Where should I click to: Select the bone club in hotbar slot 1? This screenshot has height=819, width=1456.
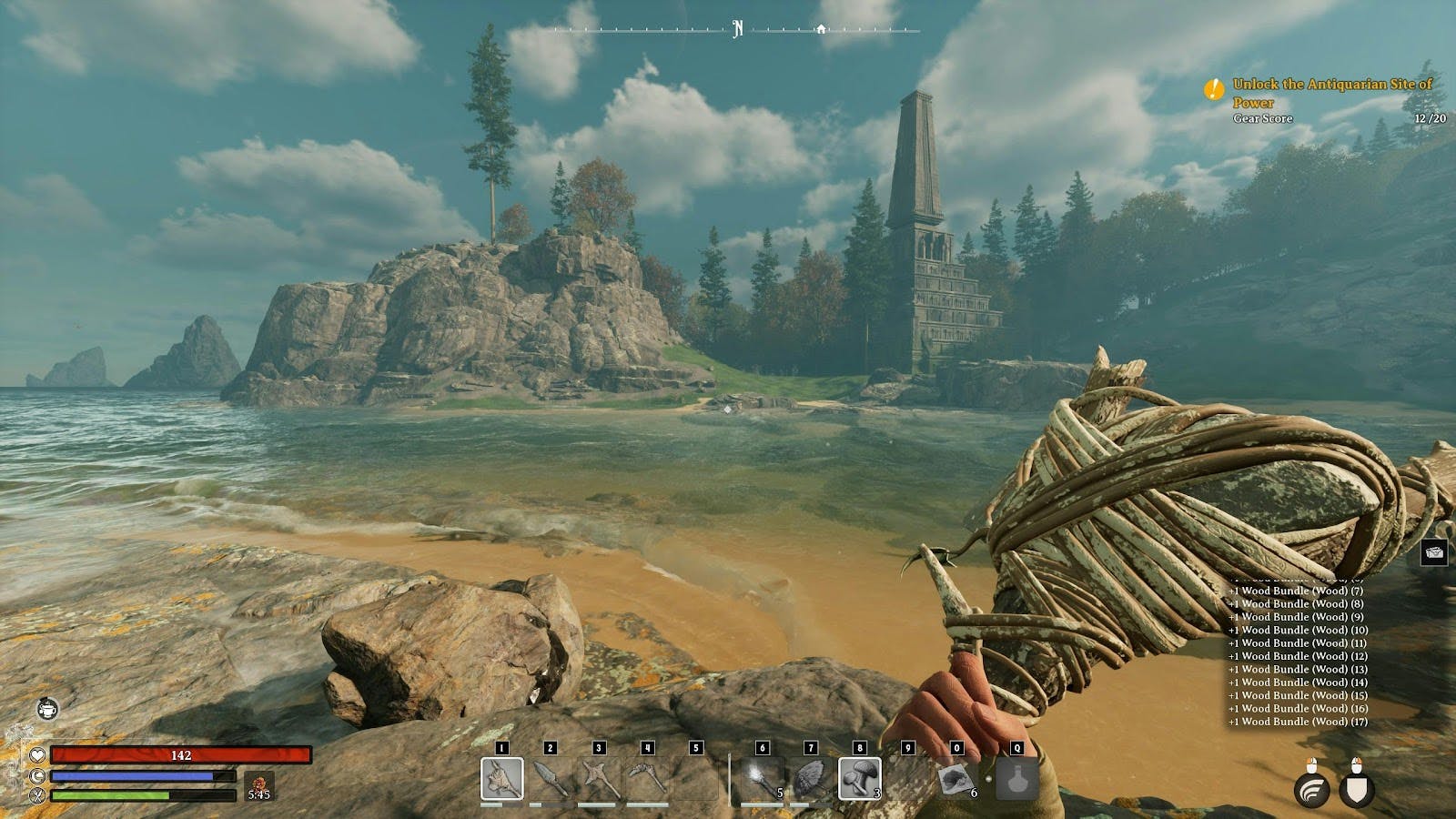[x=501, y=778]
